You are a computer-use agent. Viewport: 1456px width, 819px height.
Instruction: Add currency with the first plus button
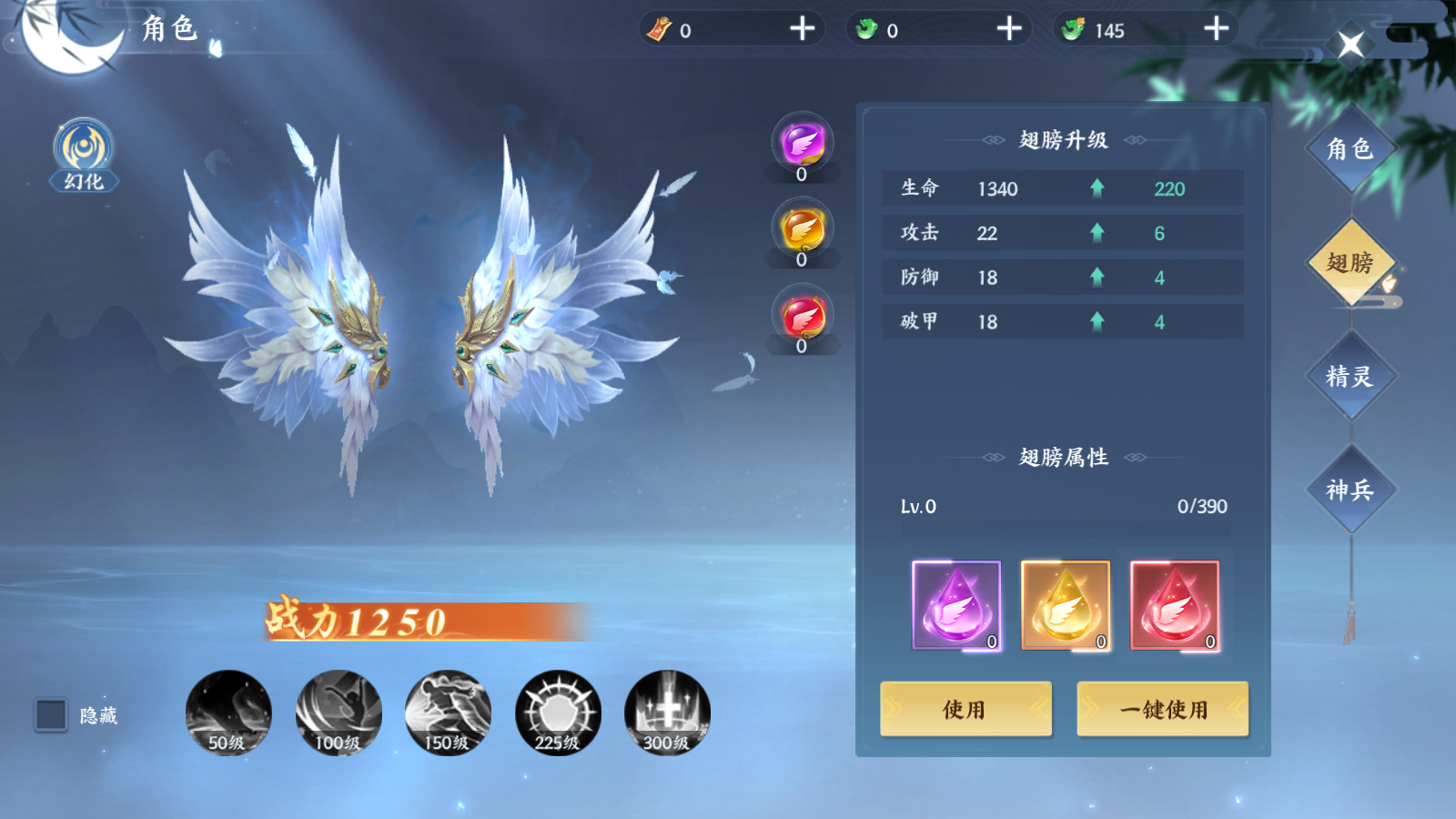tap(801, 29)
